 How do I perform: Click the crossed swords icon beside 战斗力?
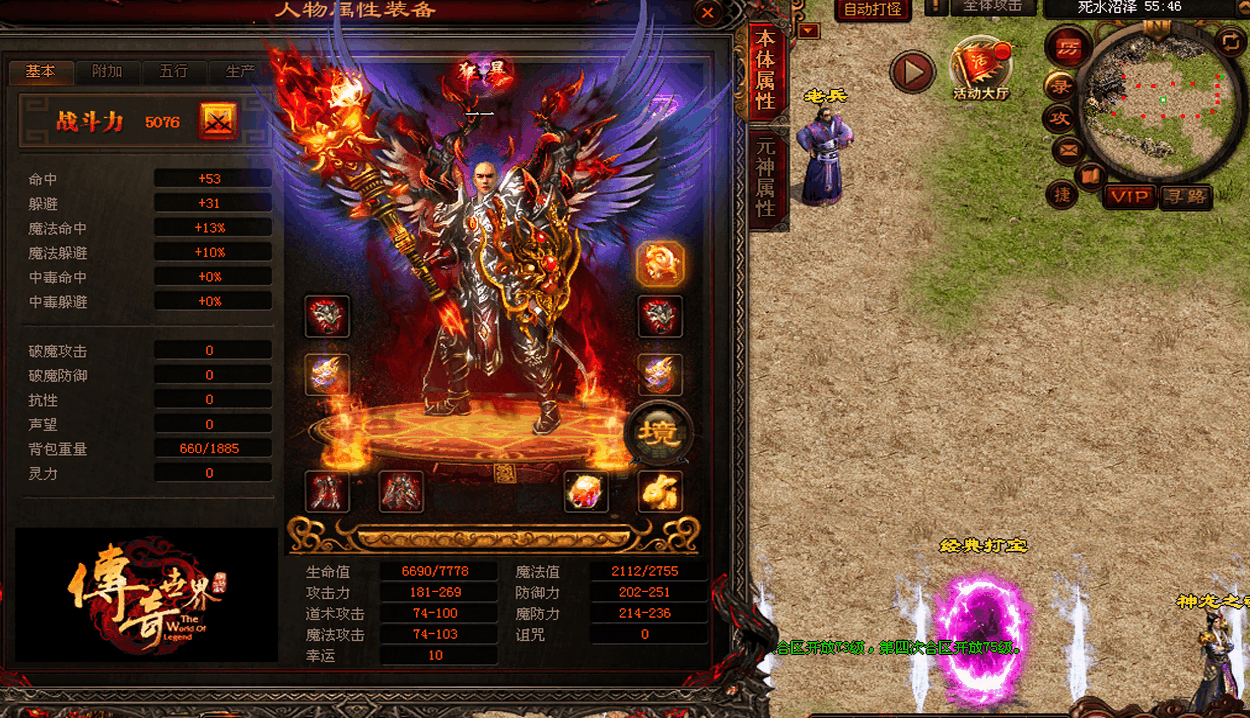coord(218,121)
